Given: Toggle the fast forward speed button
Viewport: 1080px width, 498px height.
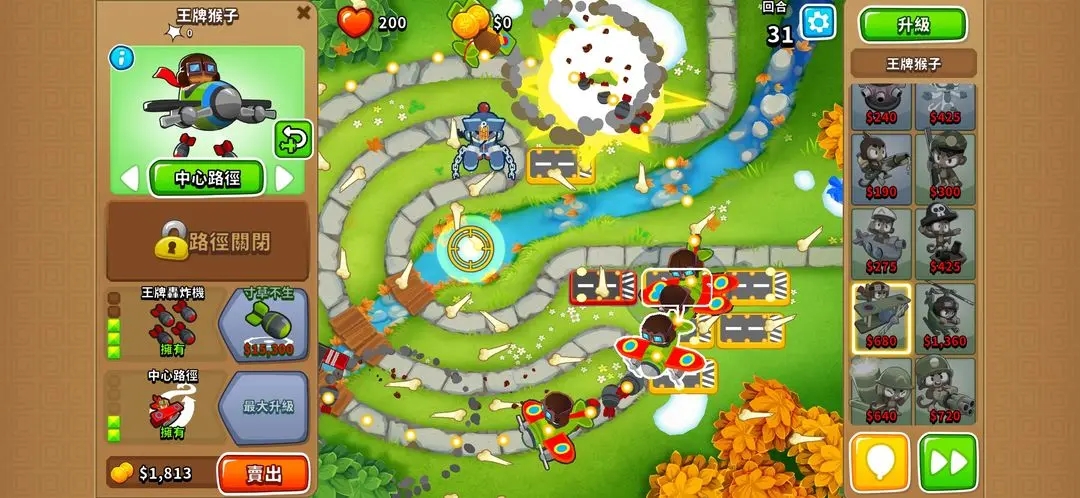Looking at the screenshot, I should pos(947,462).
